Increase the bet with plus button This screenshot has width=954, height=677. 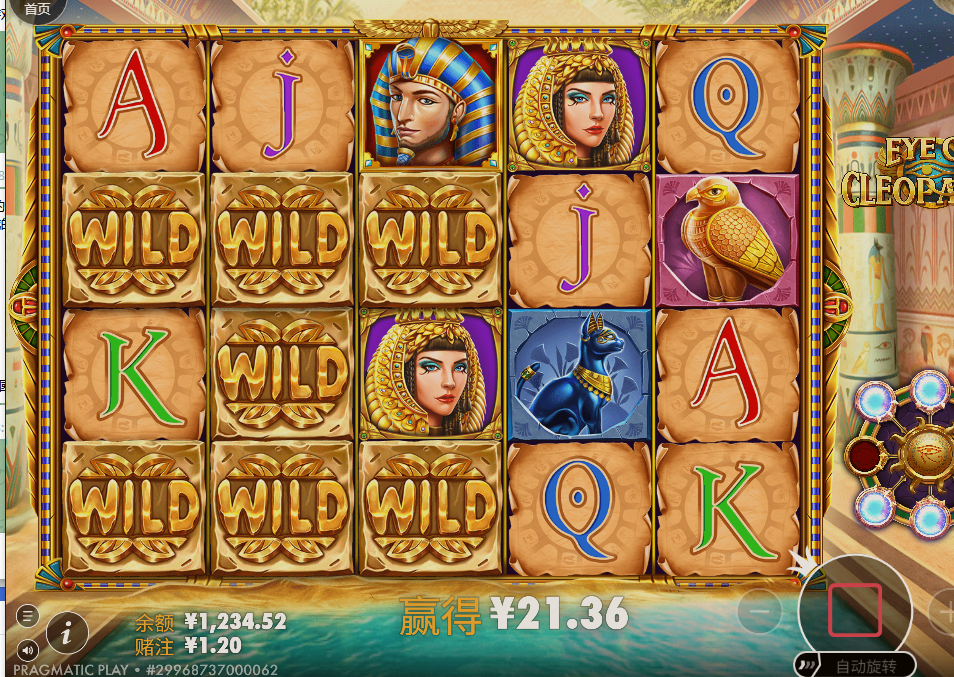943,609
